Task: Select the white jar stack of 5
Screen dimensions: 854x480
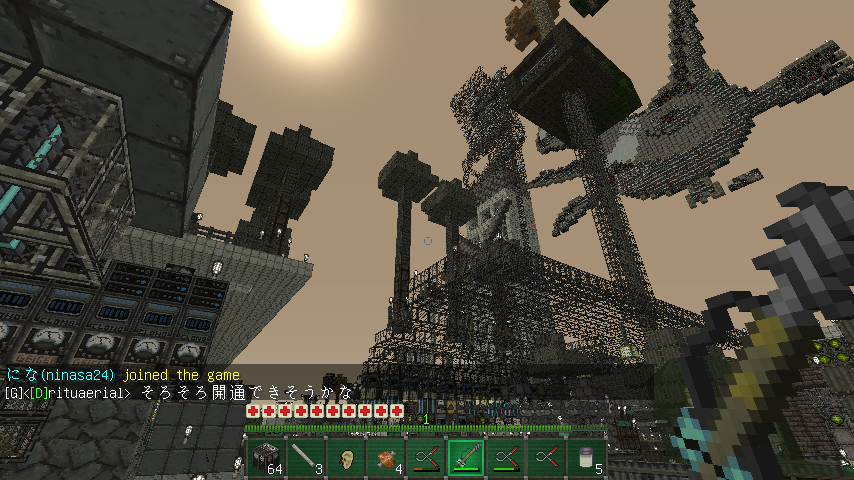Action: click(586, 459)
